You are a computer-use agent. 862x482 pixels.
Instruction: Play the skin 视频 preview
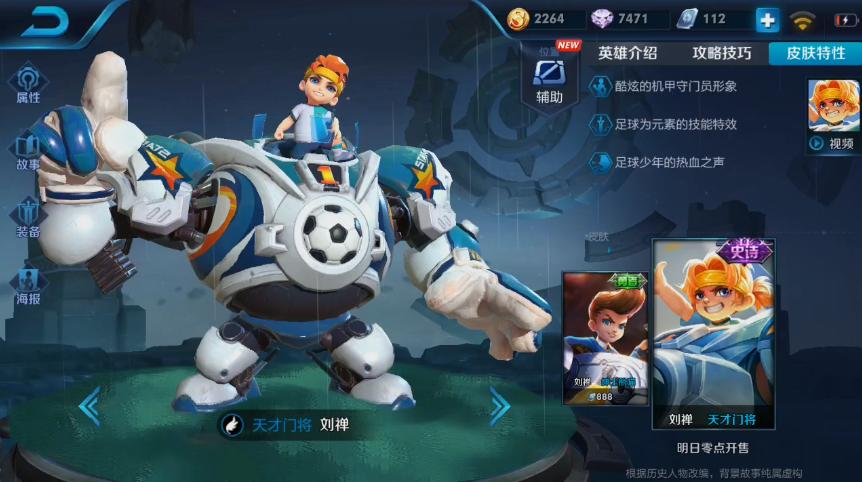click(x=834, y=116)
